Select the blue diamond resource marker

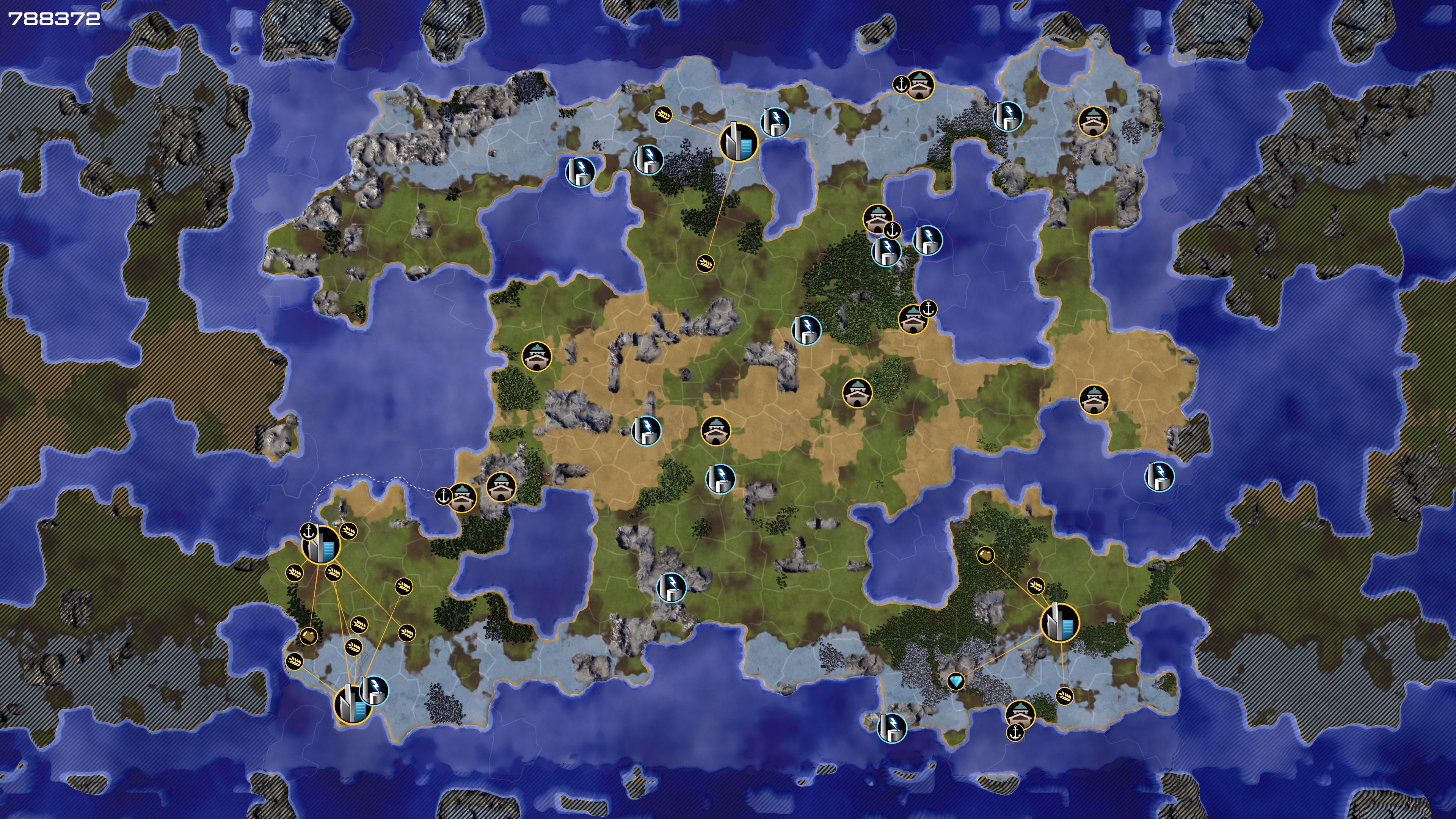(956, 681)
